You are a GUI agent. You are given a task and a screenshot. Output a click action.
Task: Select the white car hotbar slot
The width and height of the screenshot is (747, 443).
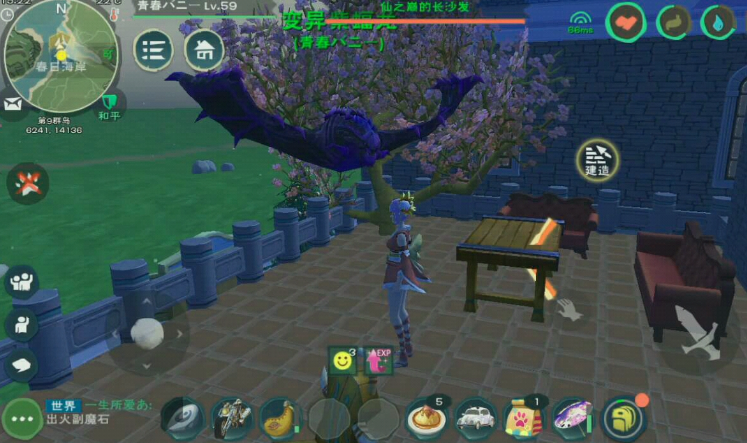click(x=476, y=417)
